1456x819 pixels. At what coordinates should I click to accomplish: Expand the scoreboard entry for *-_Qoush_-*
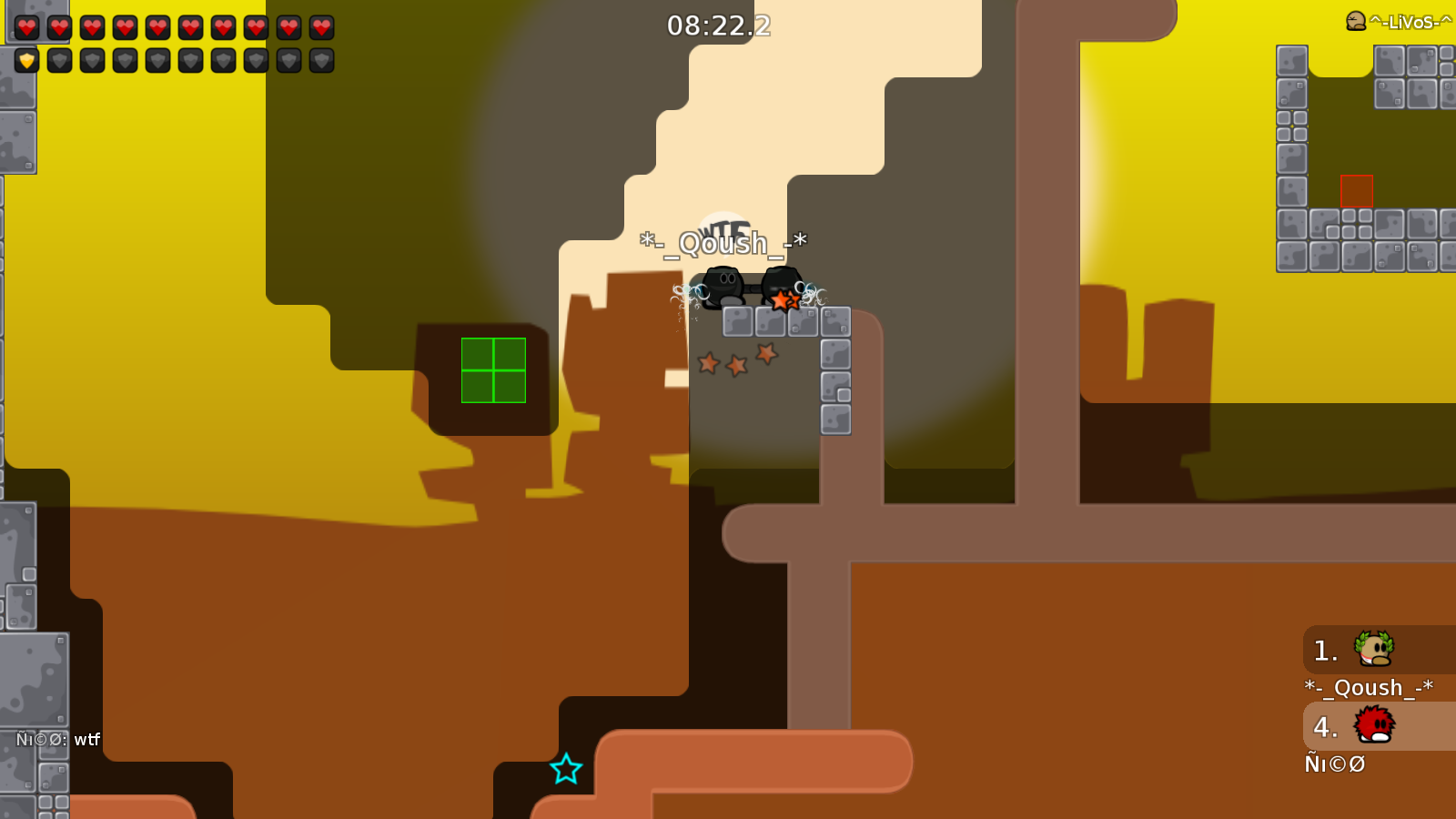click(1368, 688)
